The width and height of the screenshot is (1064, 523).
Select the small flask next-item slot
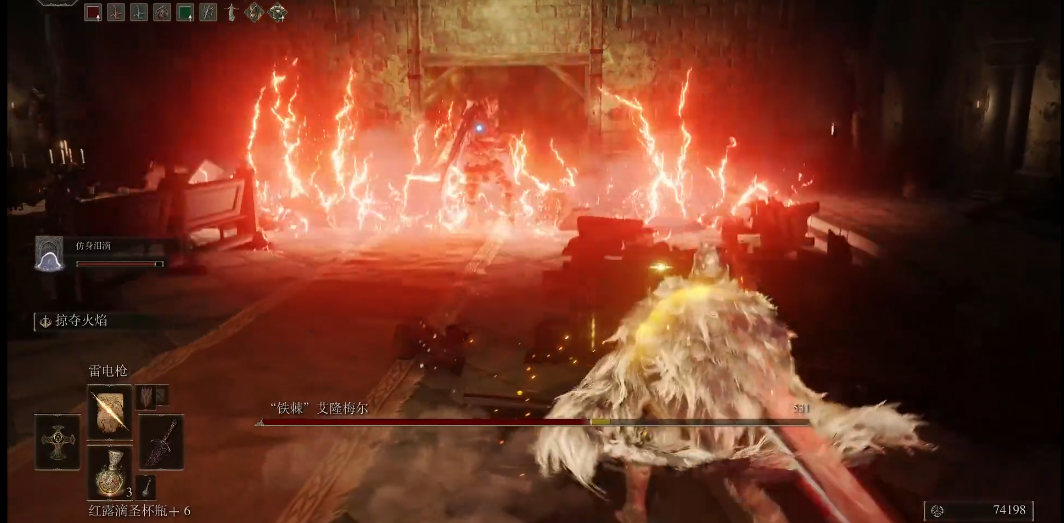pyautogui.click(x=147, y=487)
